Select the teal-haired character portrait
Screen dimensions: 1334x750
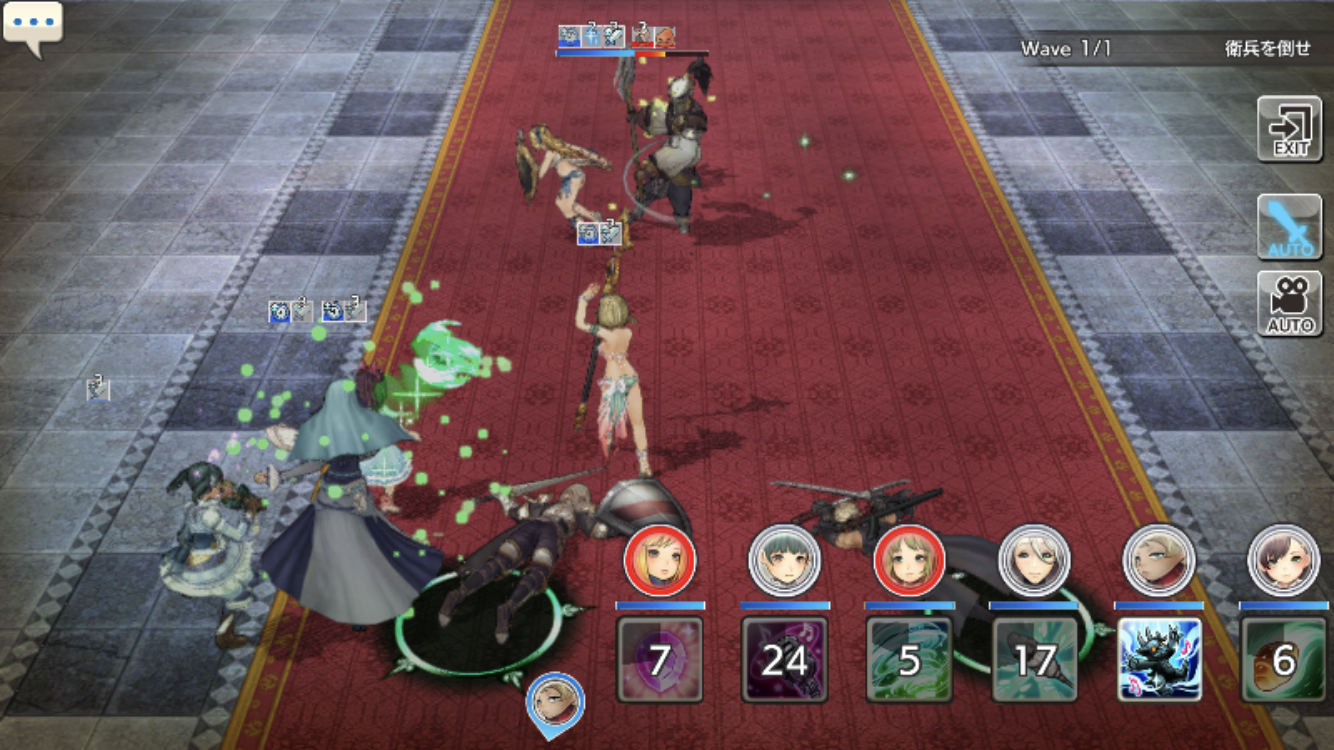click(x=784, y=560)
